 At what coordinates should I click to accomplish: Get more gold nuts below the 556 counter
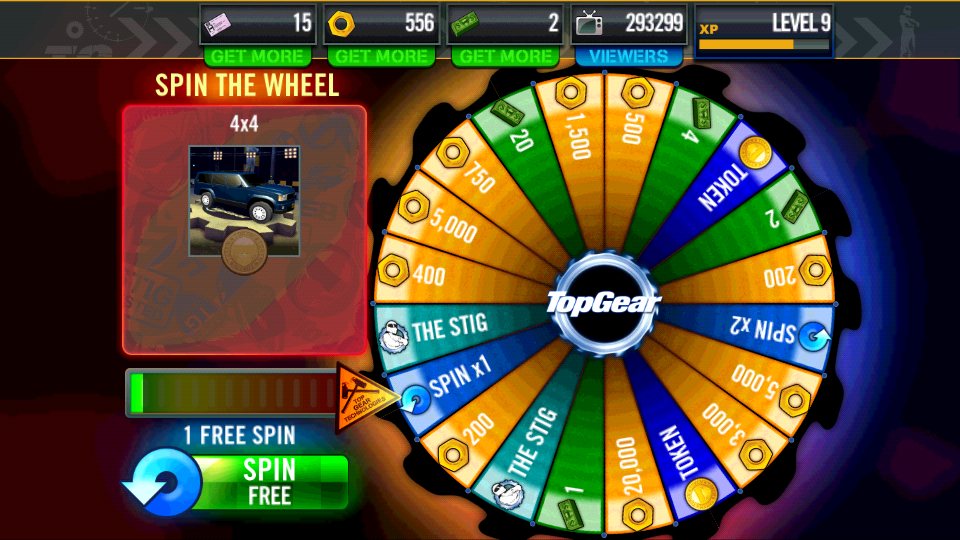tap(381, 57)
